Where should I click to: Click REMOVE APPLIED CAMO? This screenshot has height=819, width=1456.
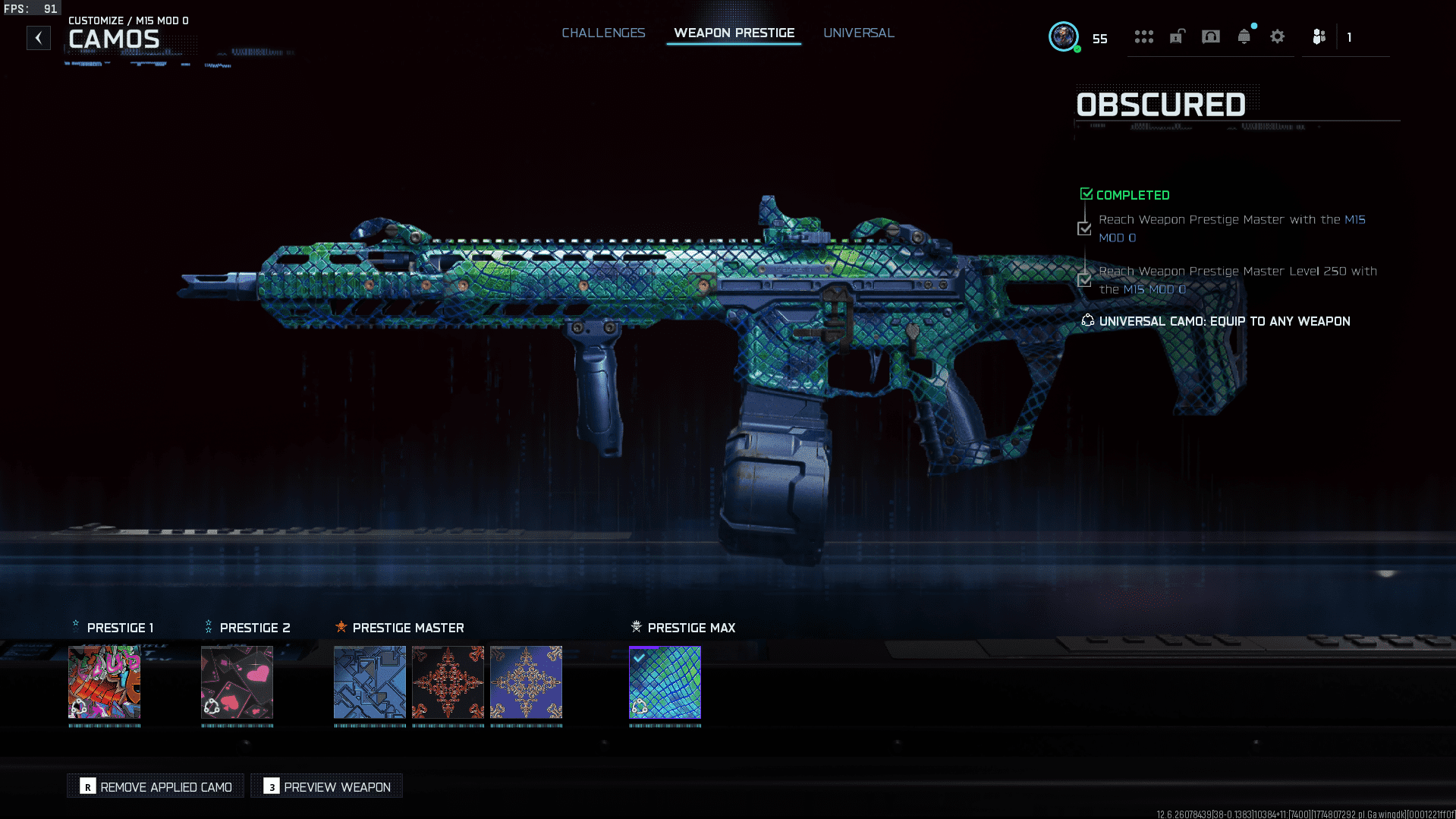(x=155, y=786)
